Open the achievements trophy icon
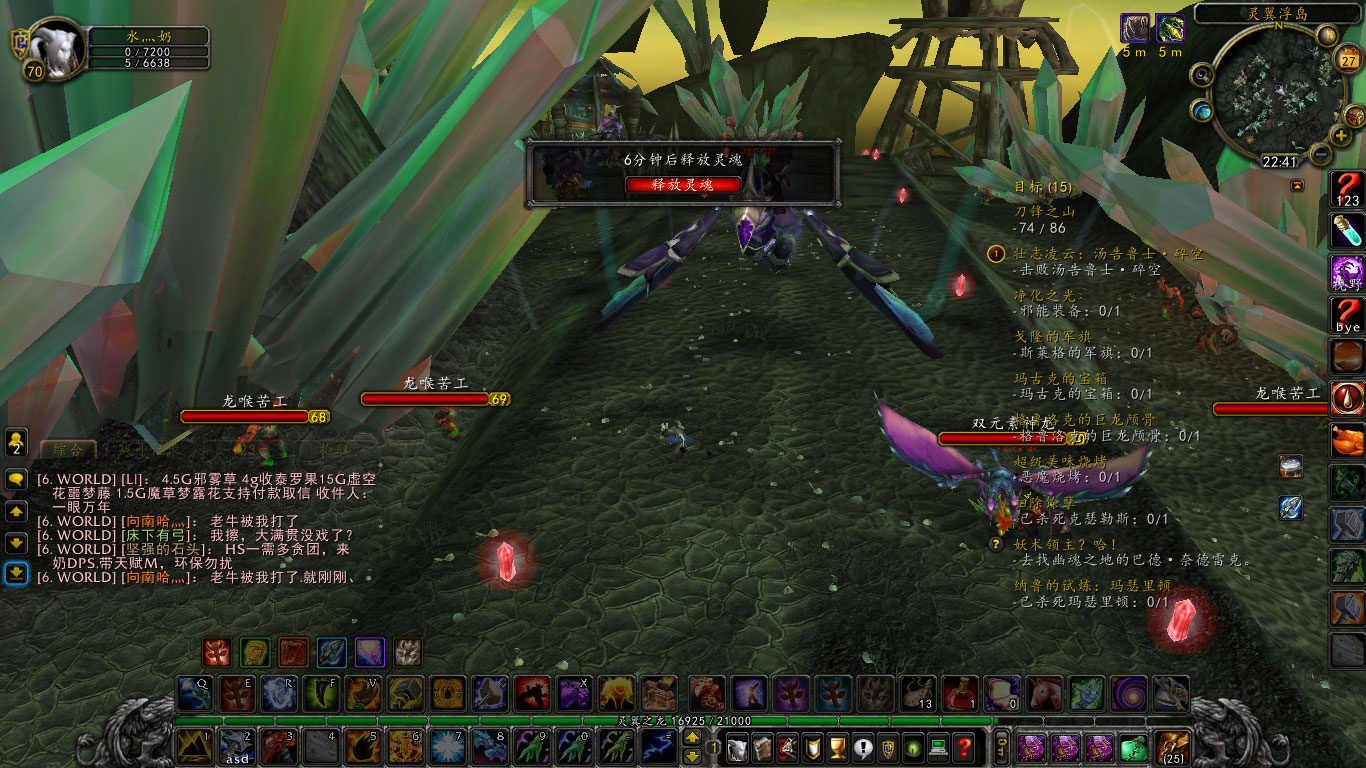The width and height of the screenshot is (1366, 768). [x=837, y=746]
